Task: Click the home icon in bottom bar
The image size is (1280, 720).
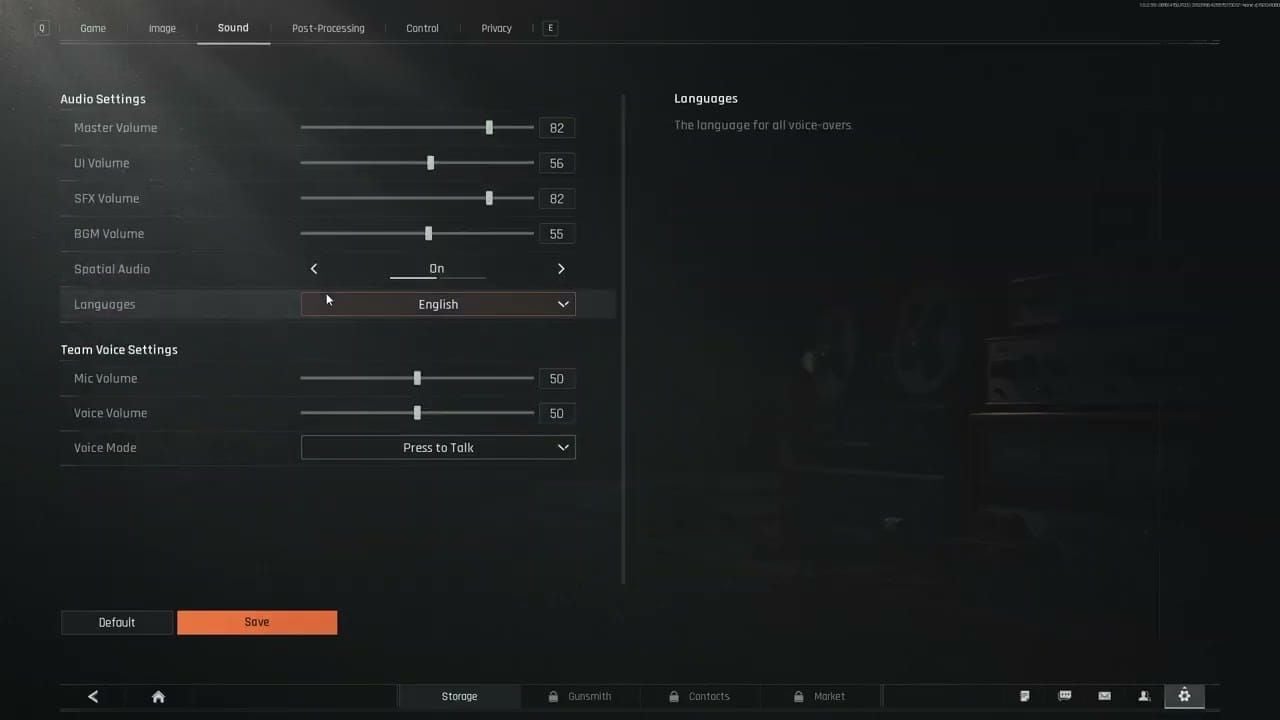Action: pos(158,696)
